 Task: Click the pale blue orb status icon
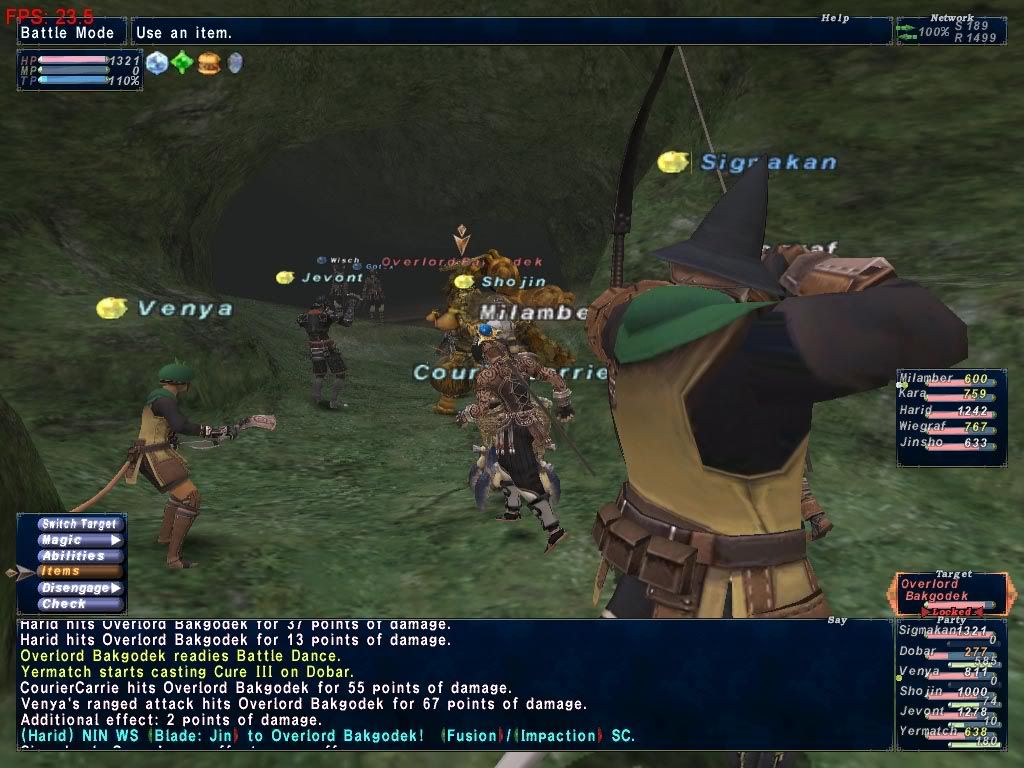coord(157,63)
